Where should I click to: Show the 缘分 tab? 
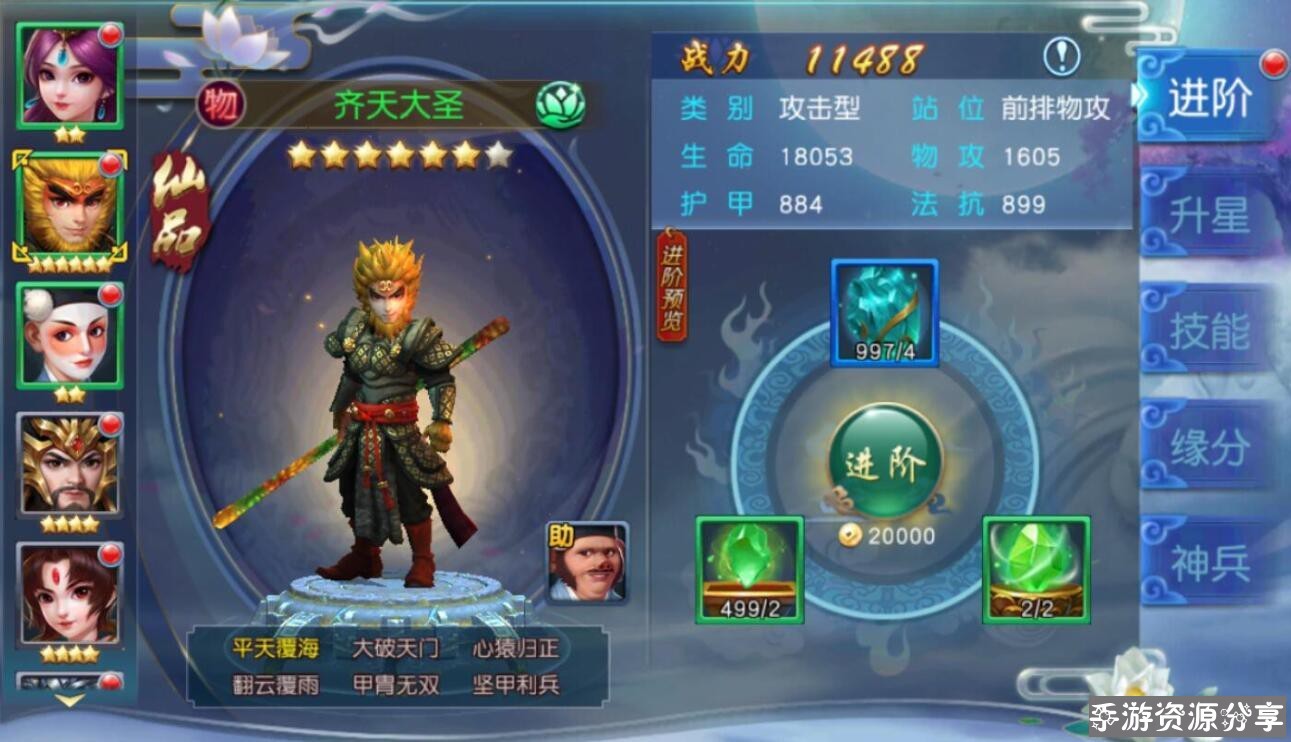coord(1209,448)
